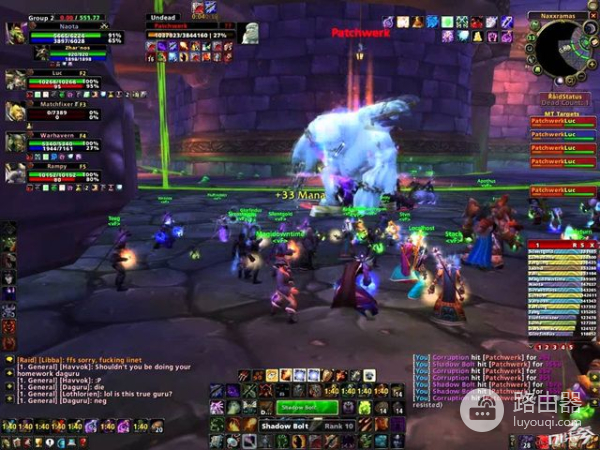
Task: Click the damage meter list
Action: 563,288
